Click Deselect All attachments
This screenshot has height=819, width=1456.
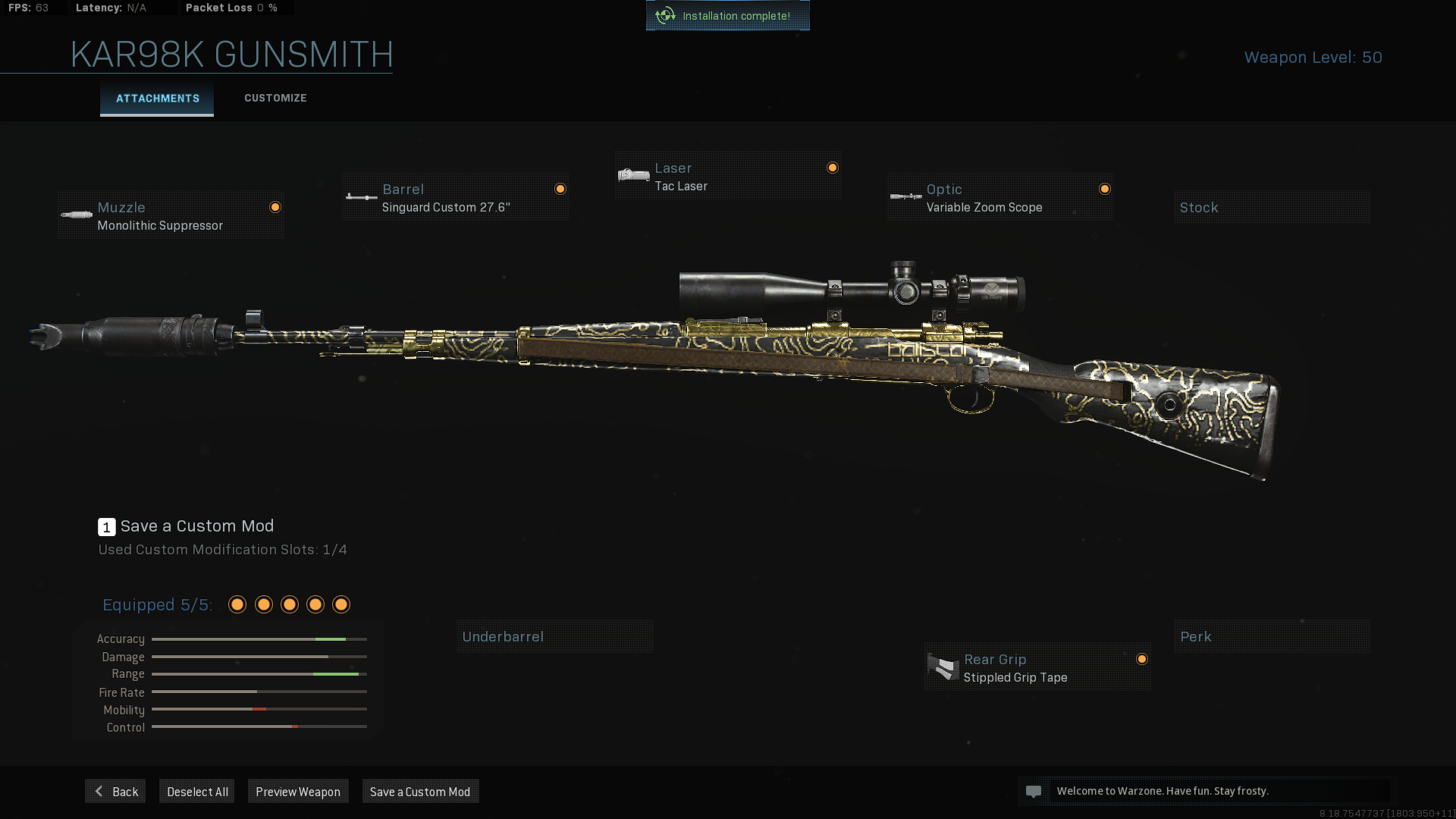(x=197, y=792)
